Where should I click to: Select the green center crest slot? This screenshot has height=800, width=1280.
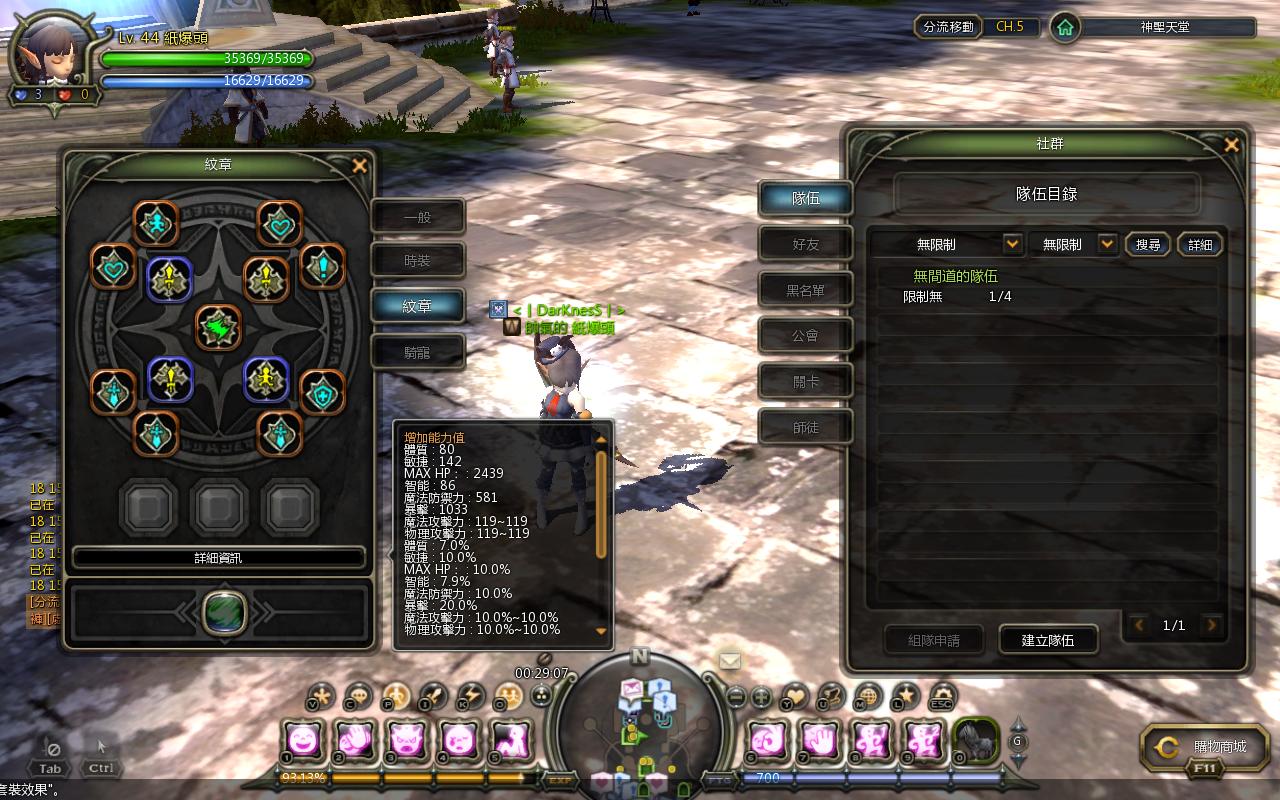218,327
